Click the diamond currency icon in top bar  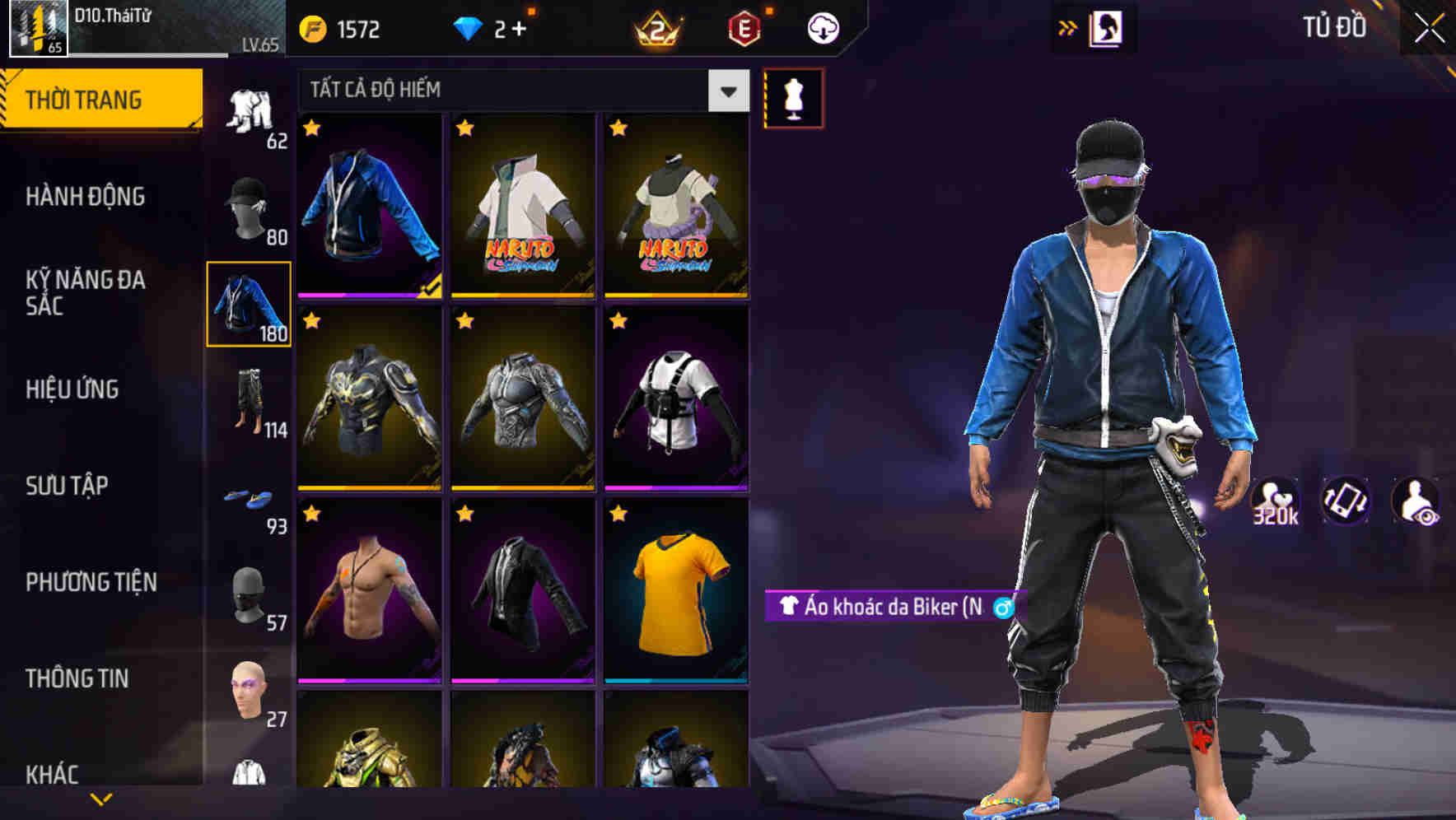pos(470,27)
